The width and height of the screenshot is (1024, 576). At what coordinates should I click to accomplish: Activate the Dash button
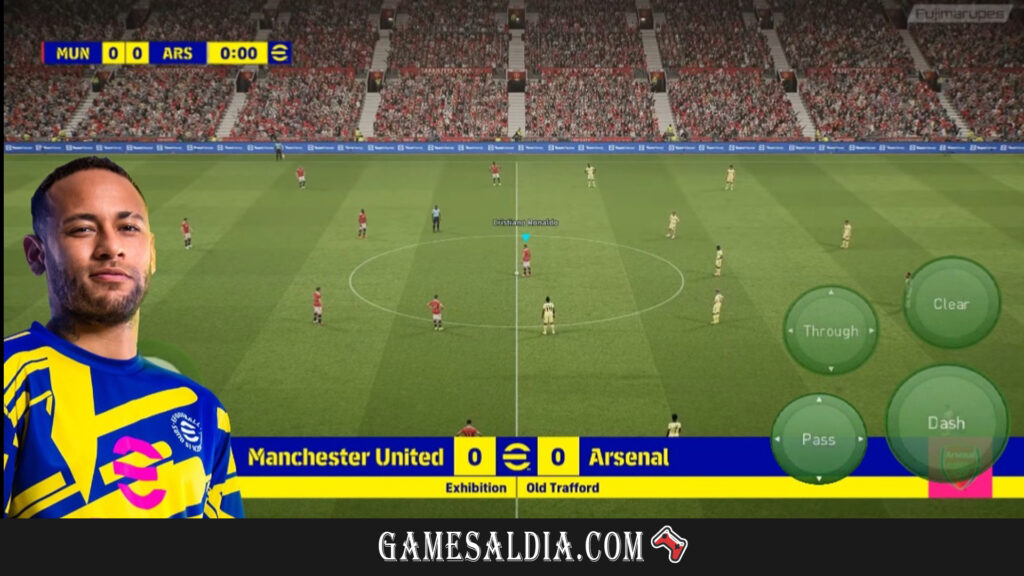click(946, 423)
